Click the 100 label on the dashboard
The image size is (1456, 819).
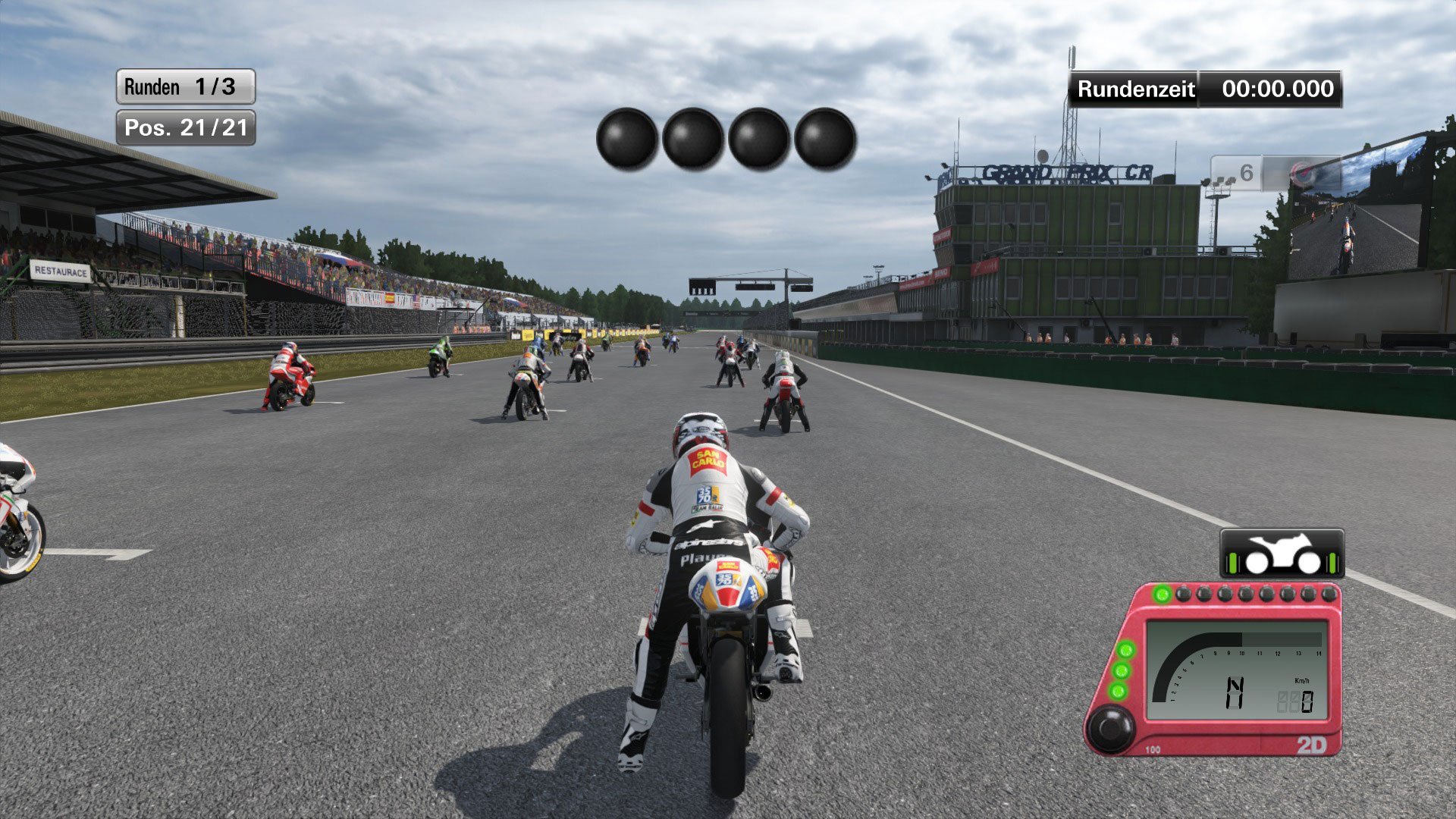[1153, 748]
